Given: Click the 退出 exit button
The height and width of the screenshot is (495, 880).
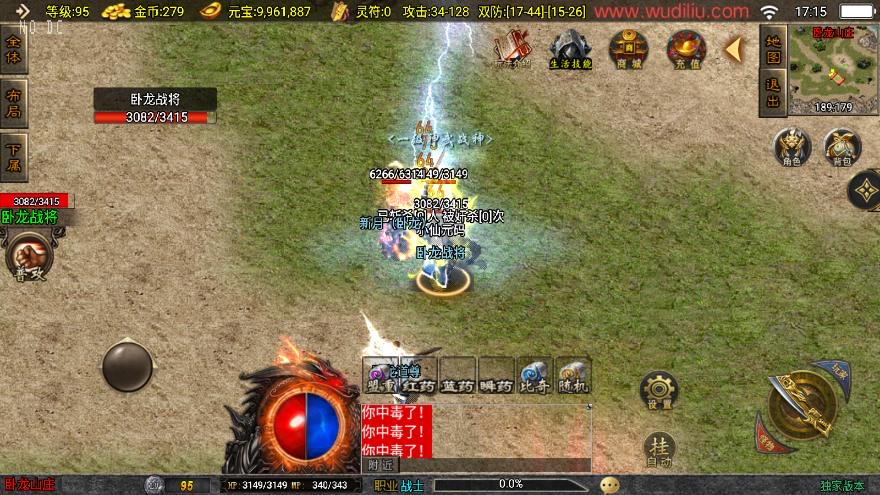Looking at the screenshot, I should (x=773, y=92).
